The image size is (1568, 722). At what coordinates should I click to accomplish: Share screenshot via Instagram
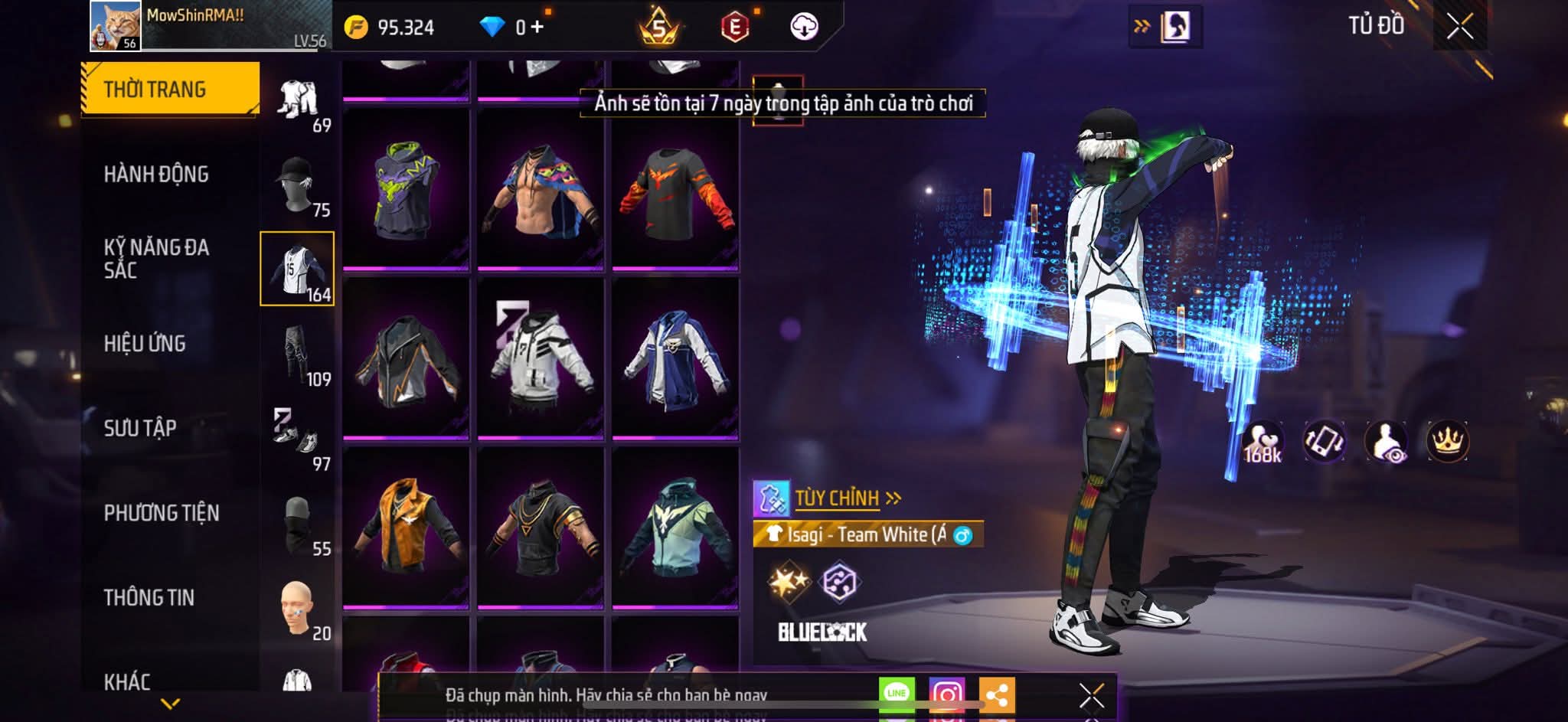coord(946,694)
